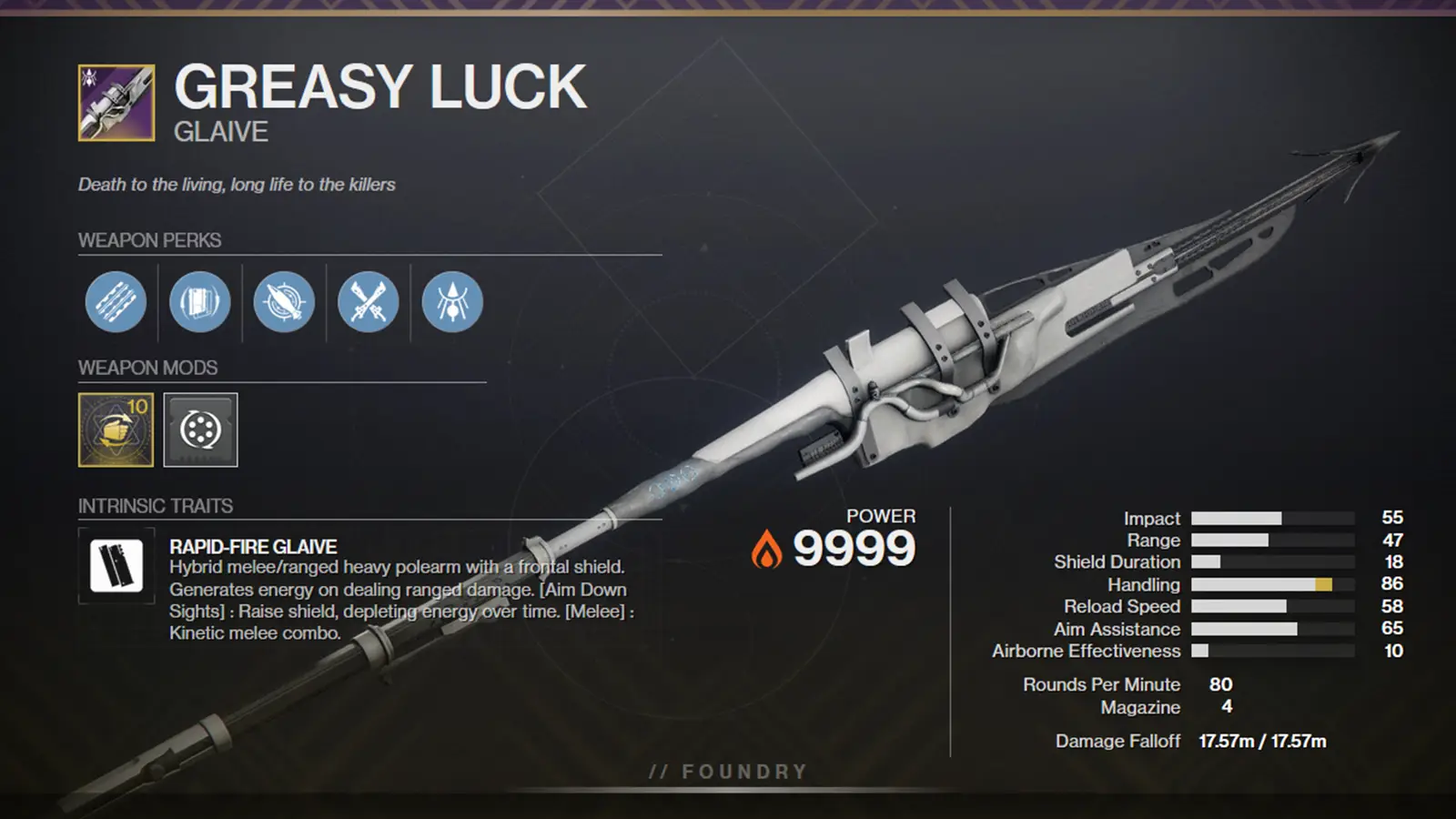Expand the Damage Falloff stat entry
This screenshot has width=1456, height=819.
(x=1119, y=740)
